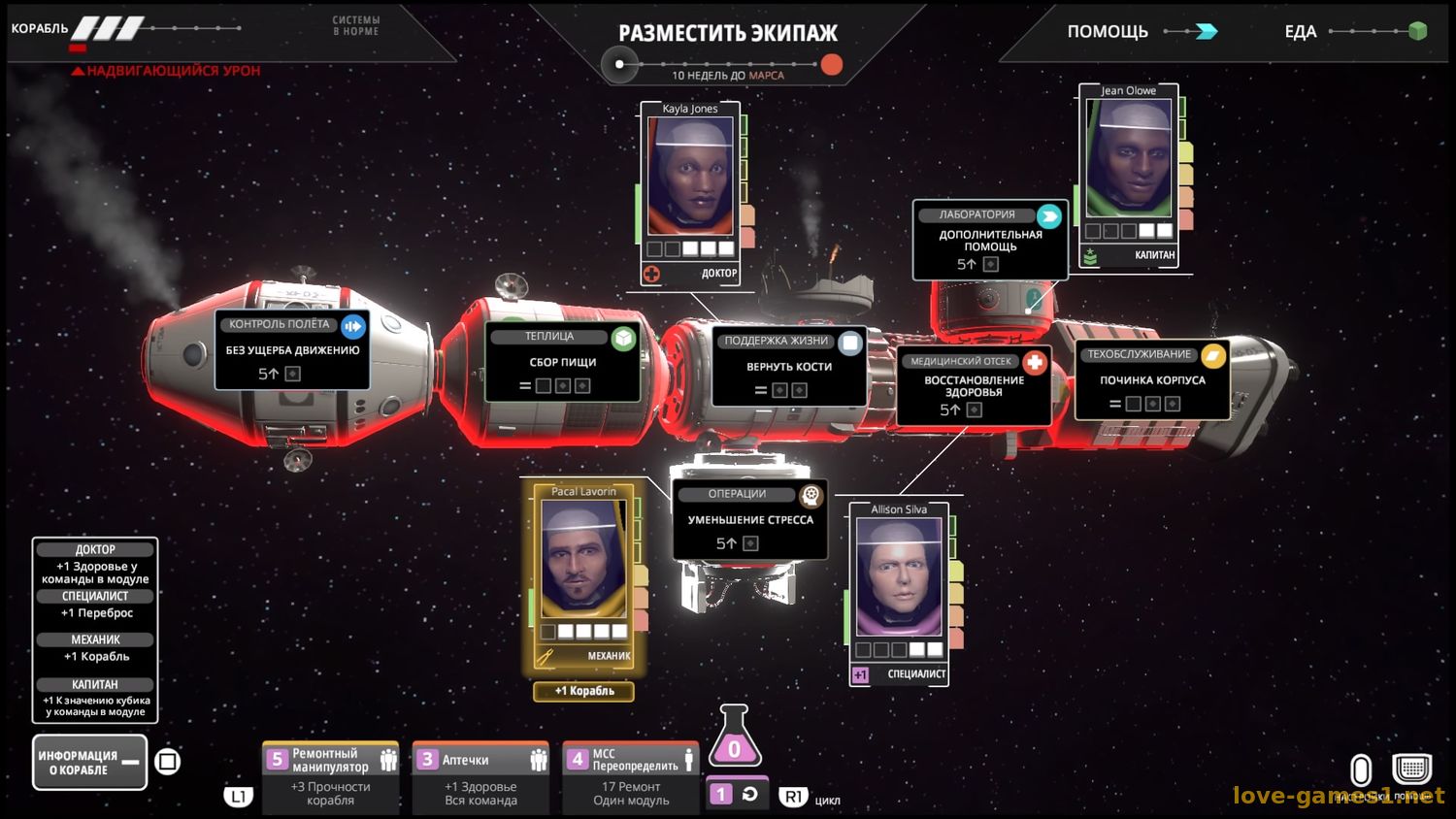This screenshot has width=1456, height=819.
Task: Select the Контроль полёта module panel
Action: 292,350
